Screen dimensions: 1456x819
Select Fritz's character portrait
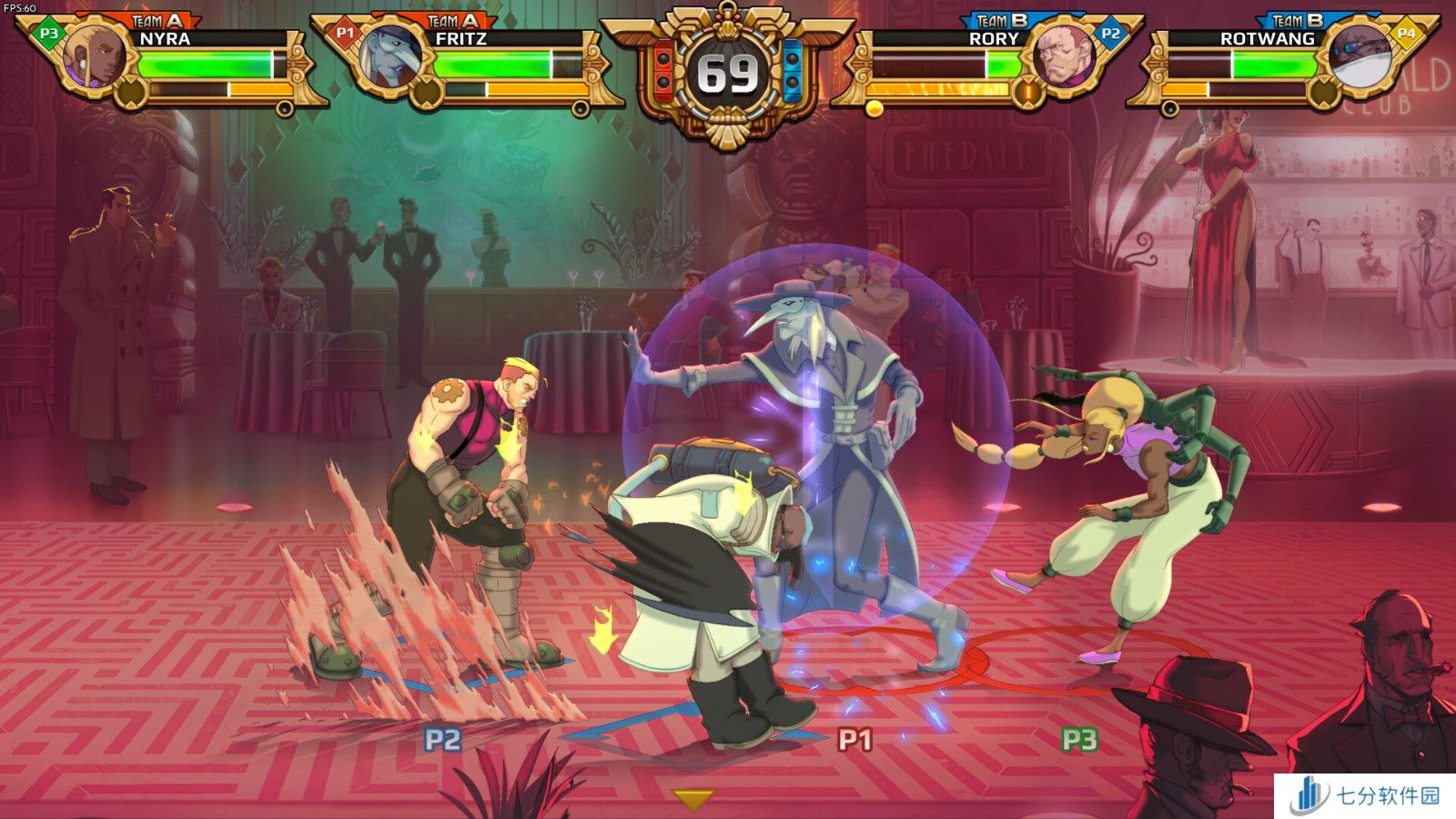391,56
